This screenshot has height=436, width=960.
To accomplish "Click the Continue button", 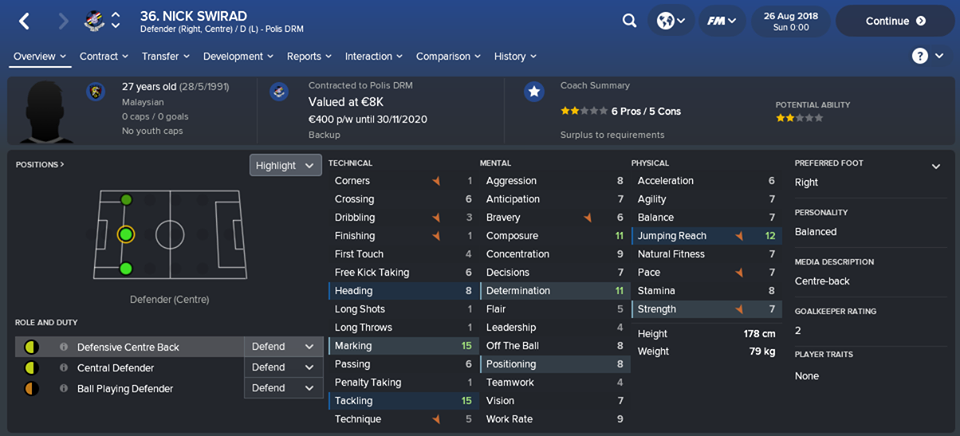I will (x=894, y=20).
